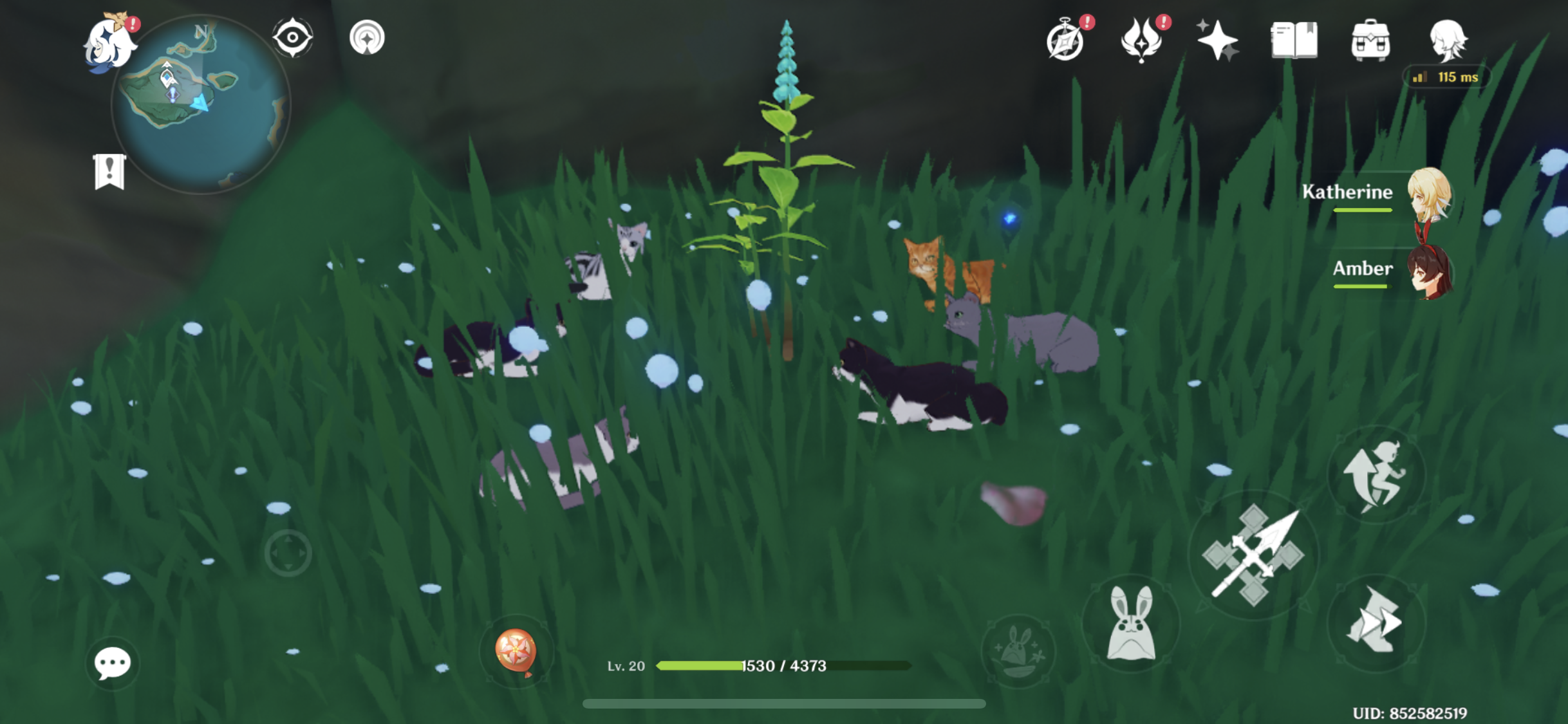Open the Events overview wings icon
Screen dimensions: 1568x724
tap(1144, 40)
